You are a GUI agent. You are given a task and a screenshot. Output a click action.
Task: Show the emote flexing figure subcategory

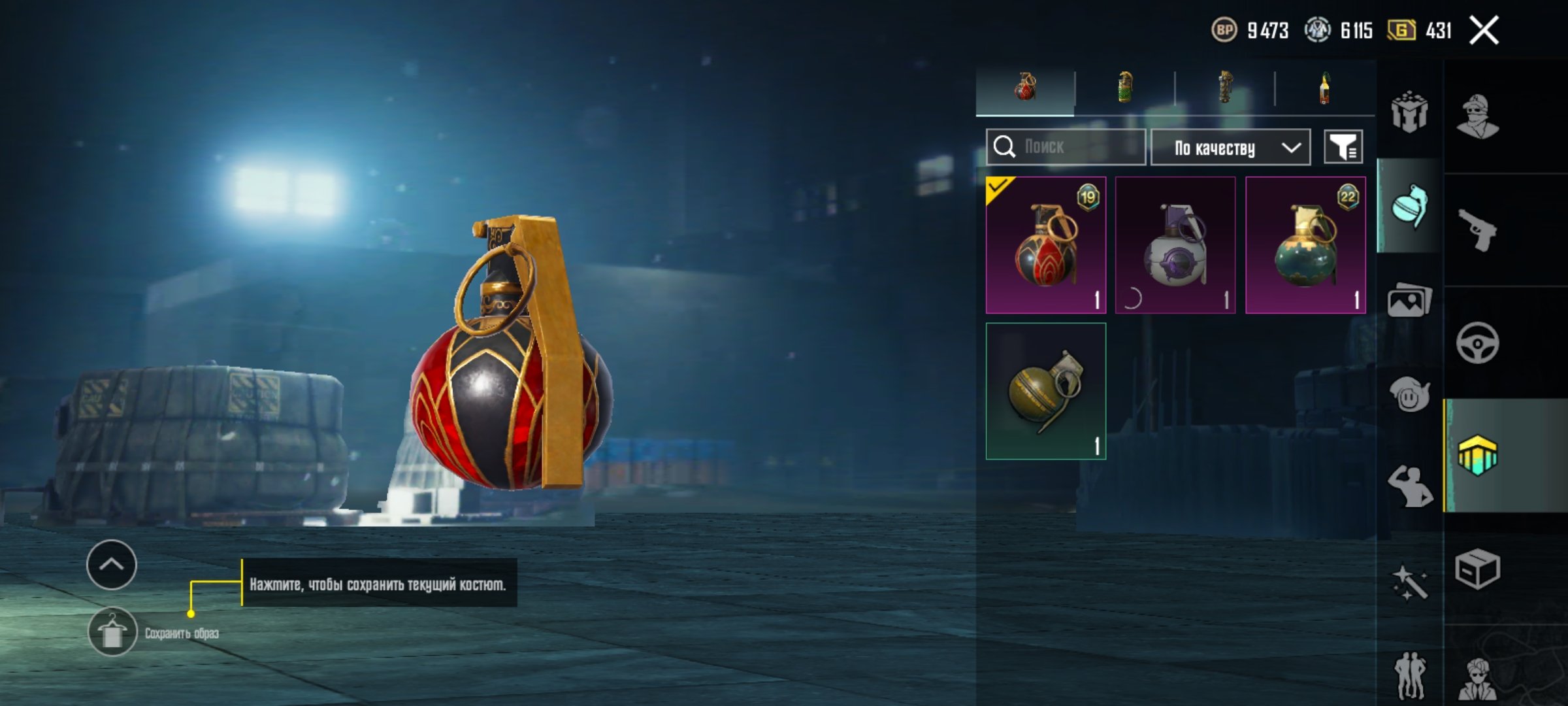coord(1409,486)
